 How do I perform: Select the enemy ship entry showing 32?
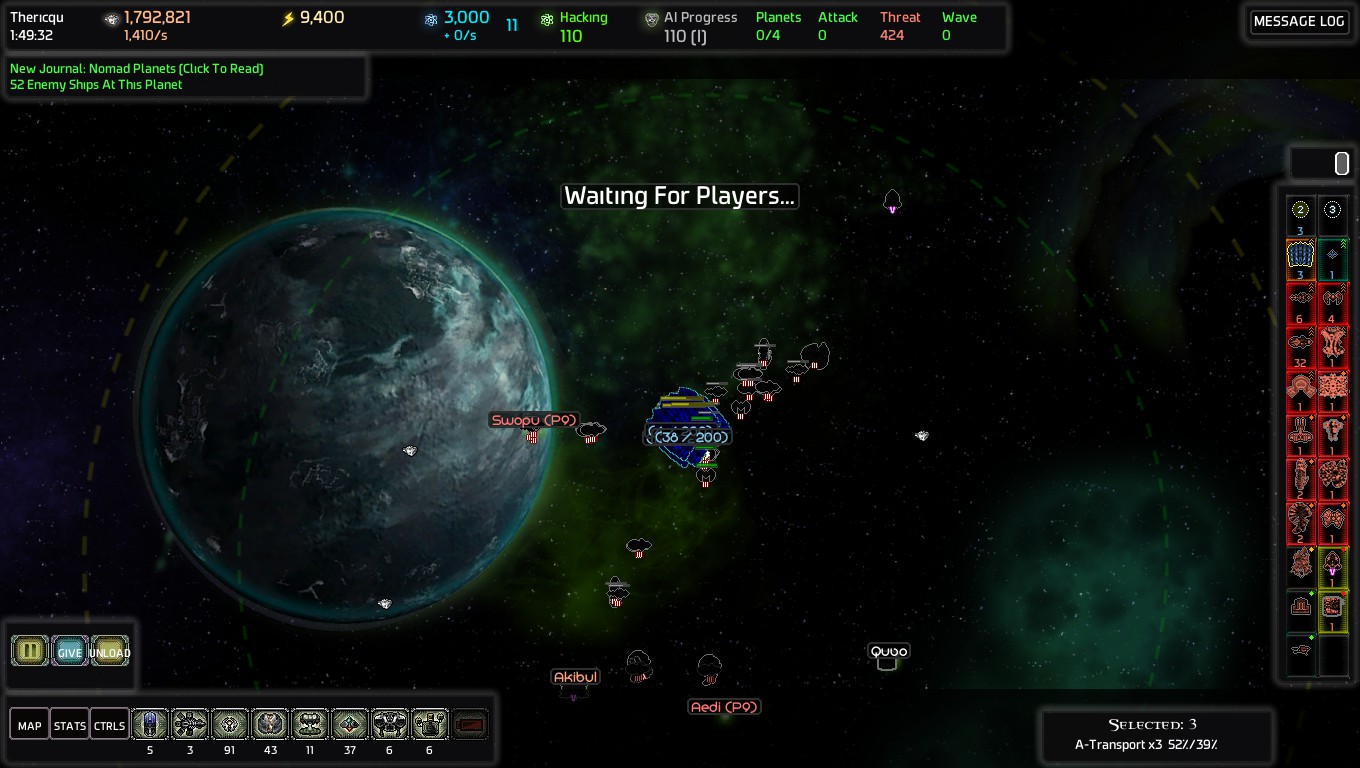click(x=1300, y=347)
